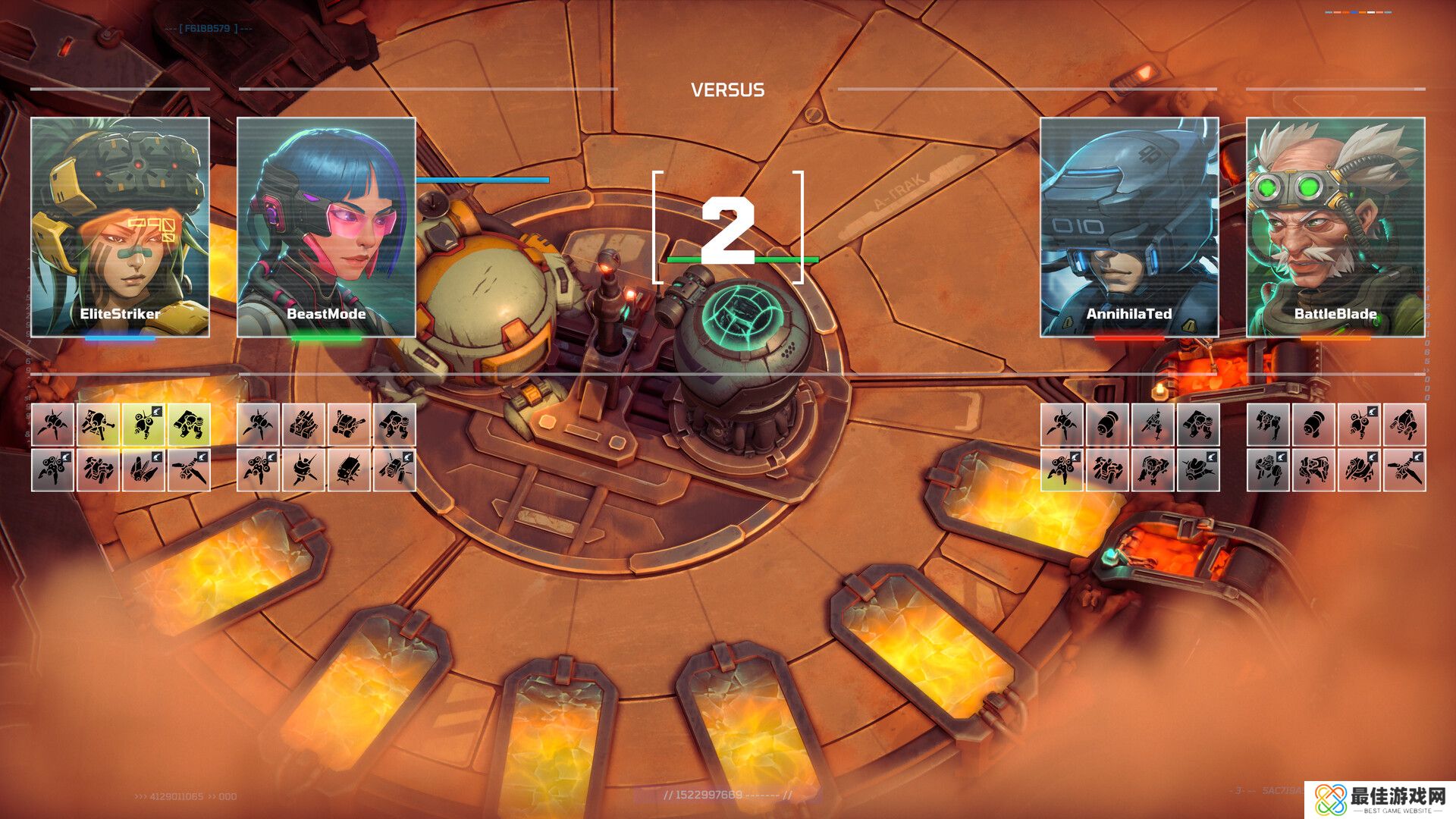
Task: Select EliteStriker's player portrait card
Action: point(120,227)
